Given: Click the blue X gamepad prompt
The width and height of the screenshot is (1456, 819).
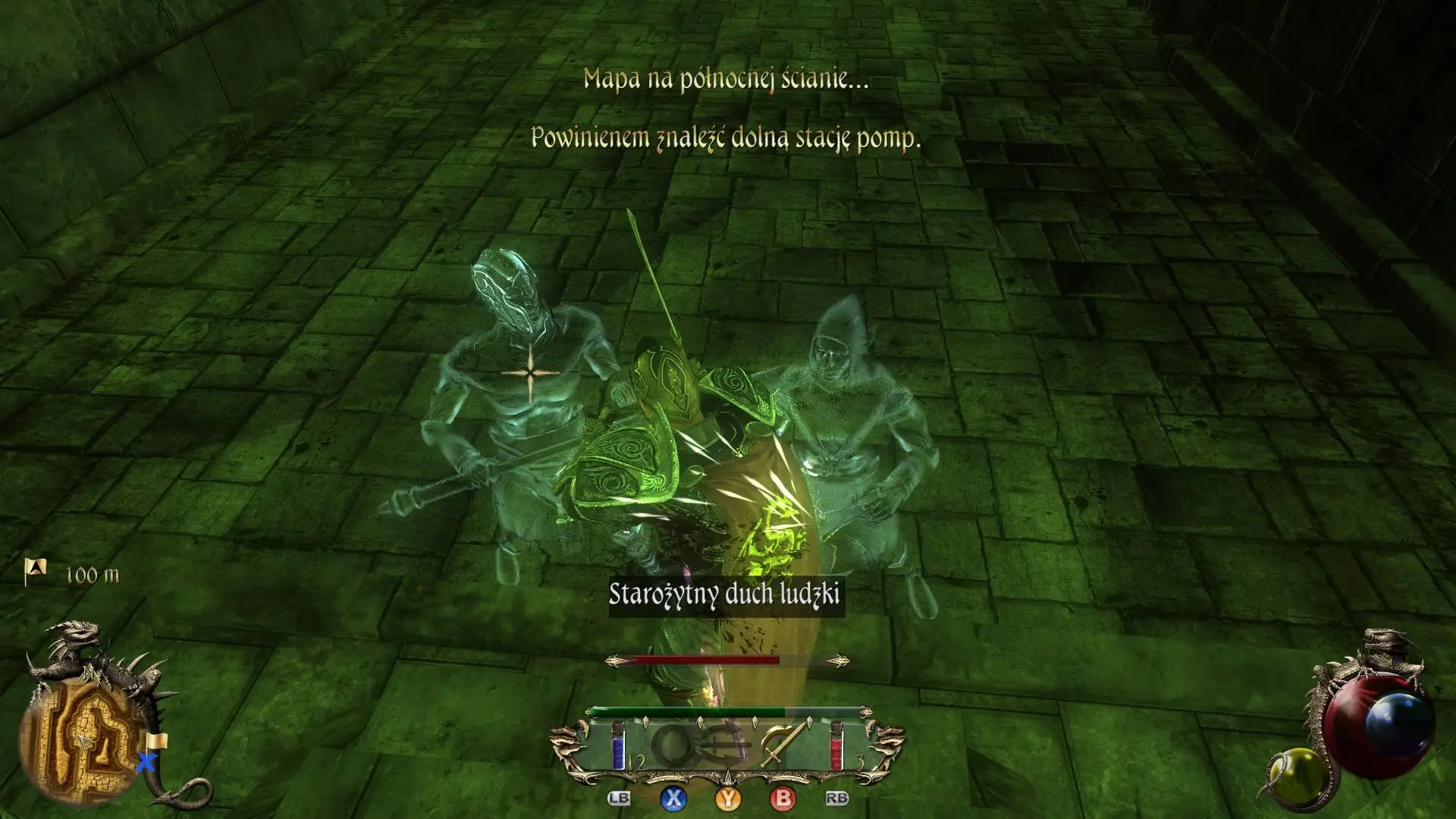Looking at the screenshot, I should coord(674,799).
